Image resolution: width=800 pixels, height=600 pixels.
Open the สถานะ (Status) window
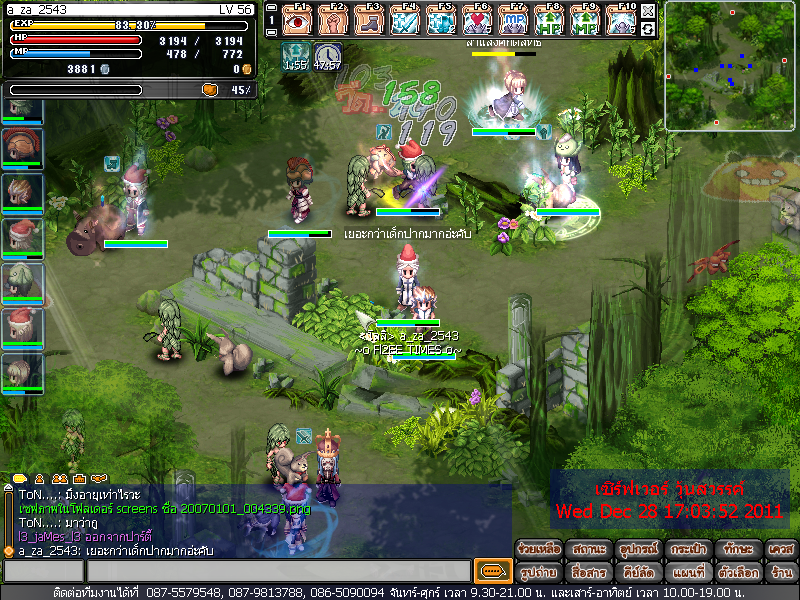point(588,549)
